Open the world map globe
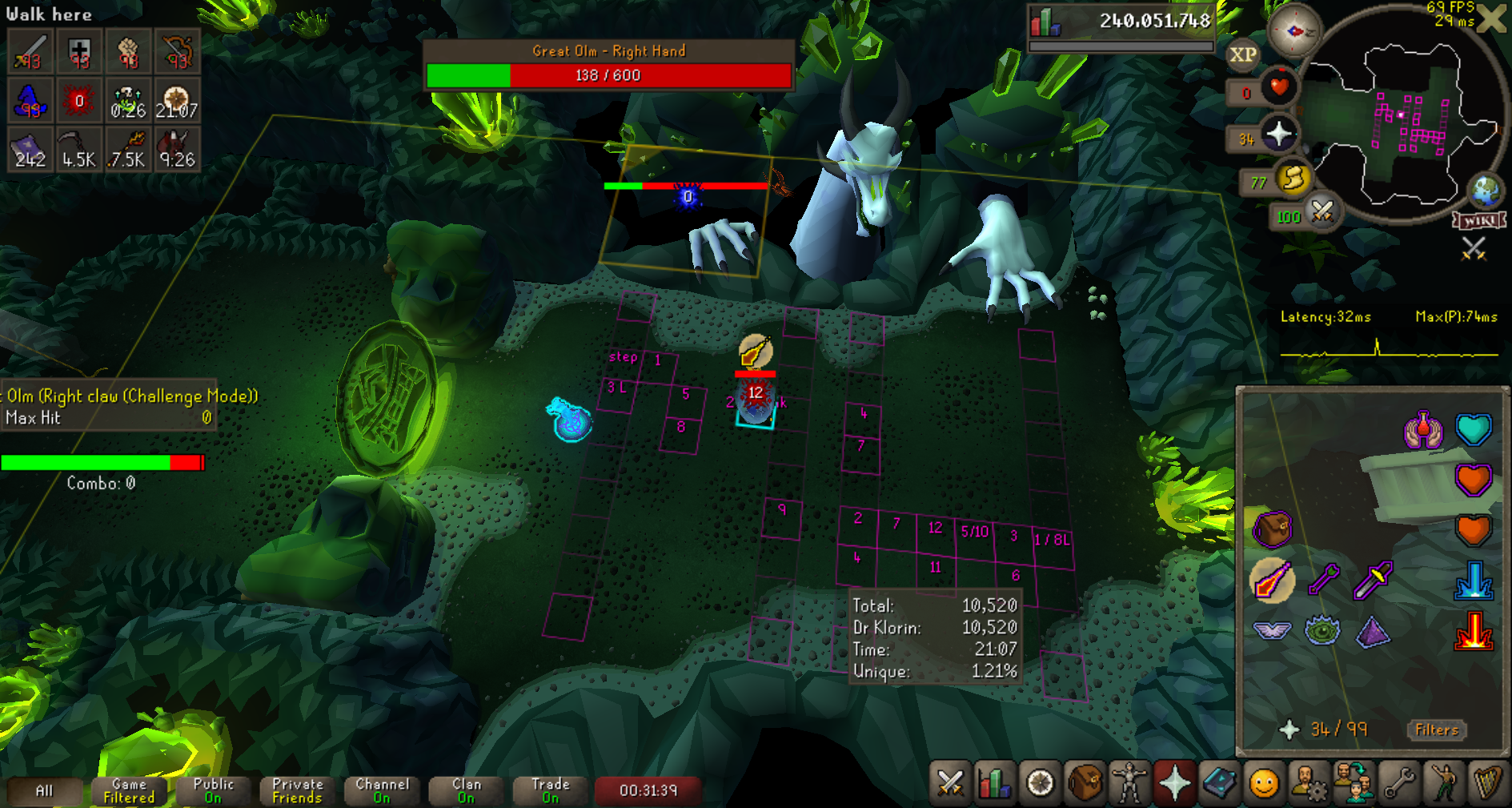This screenshot has height=808, width=1512. [1486, 190]
